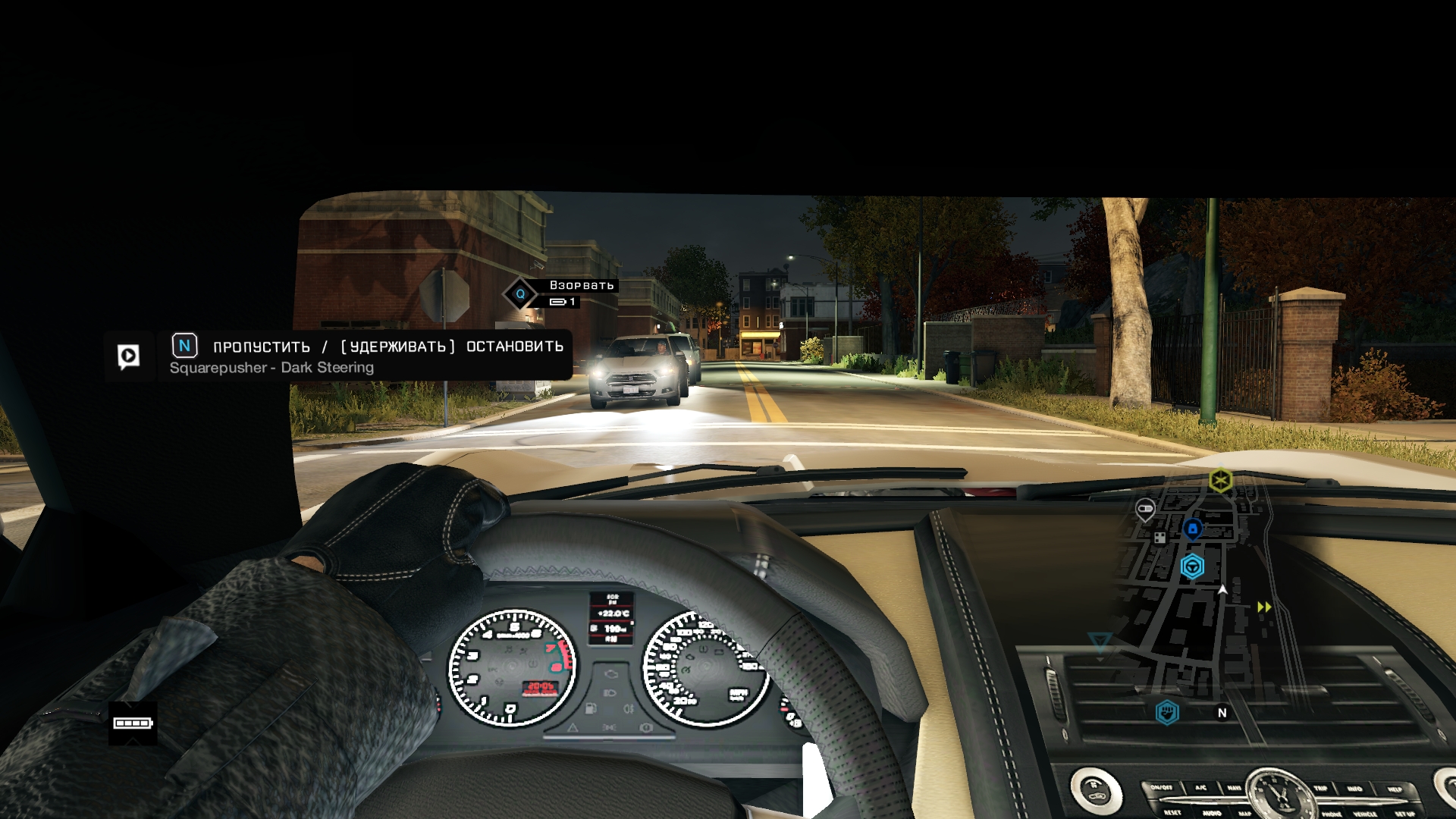Select the QR code marker on the minimap
Screen dimensions: 1456x819
tap(1159, 538)
